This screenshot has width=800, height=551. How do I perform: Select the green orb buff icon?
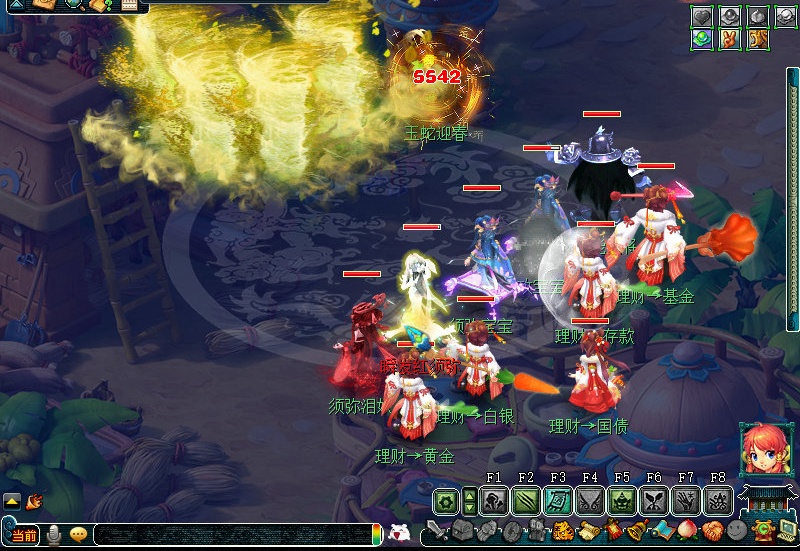pyautogui.click(x=701, y=39)
